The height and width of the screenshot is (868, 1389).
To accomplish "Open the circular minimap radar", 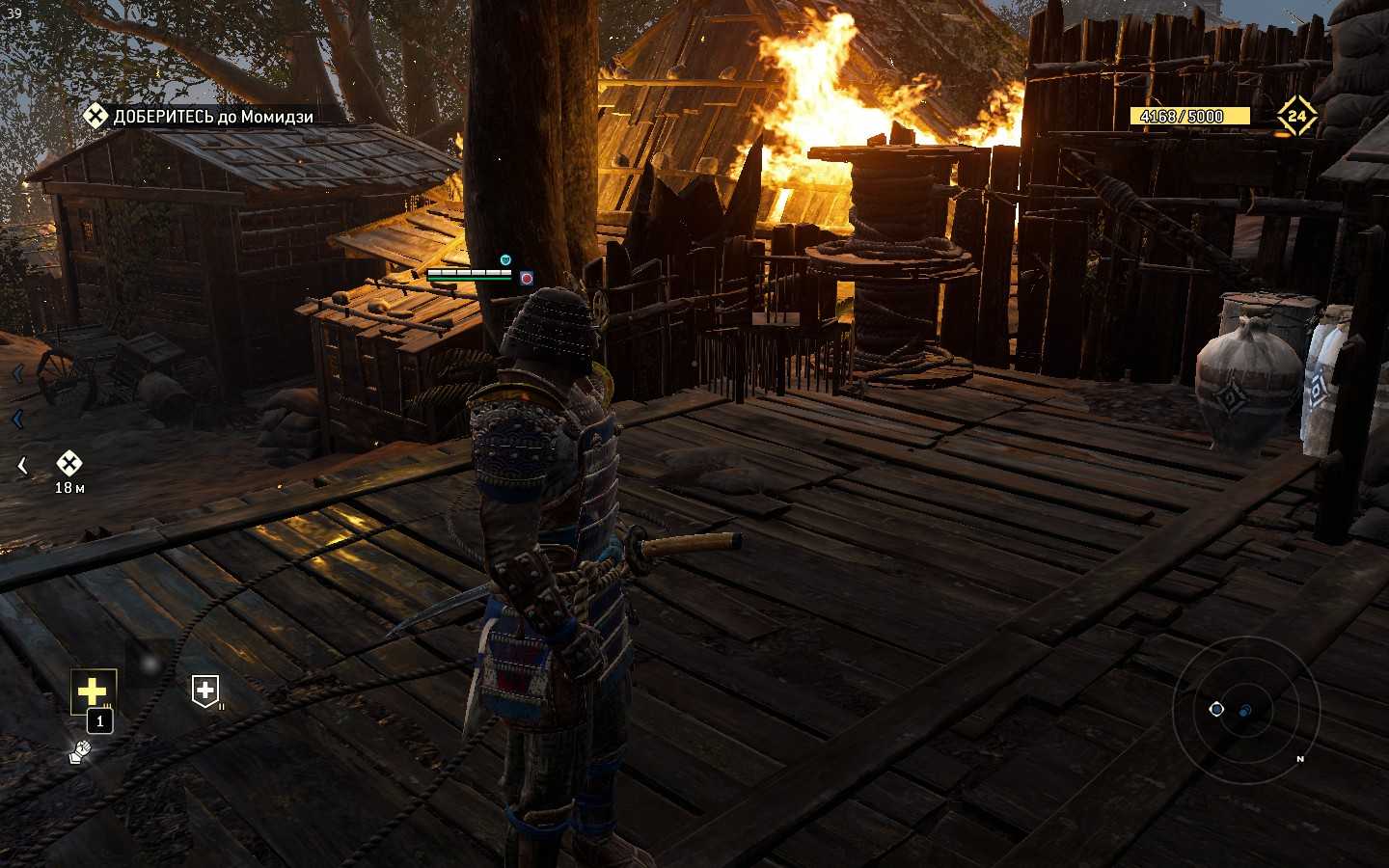I will point(1245,710).
